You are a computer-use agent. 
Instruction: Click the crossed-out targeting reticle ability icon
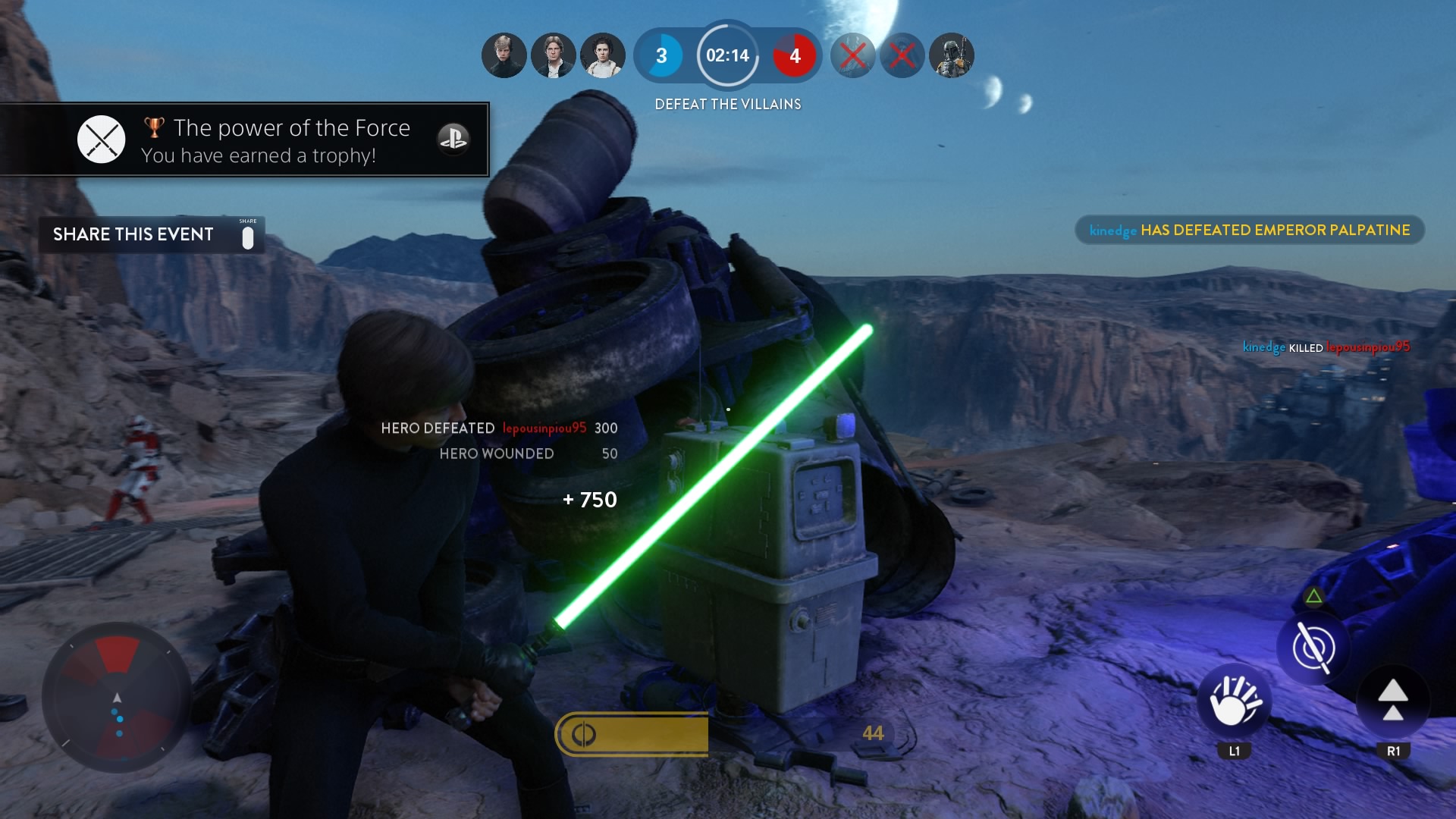coord(1315,648)
